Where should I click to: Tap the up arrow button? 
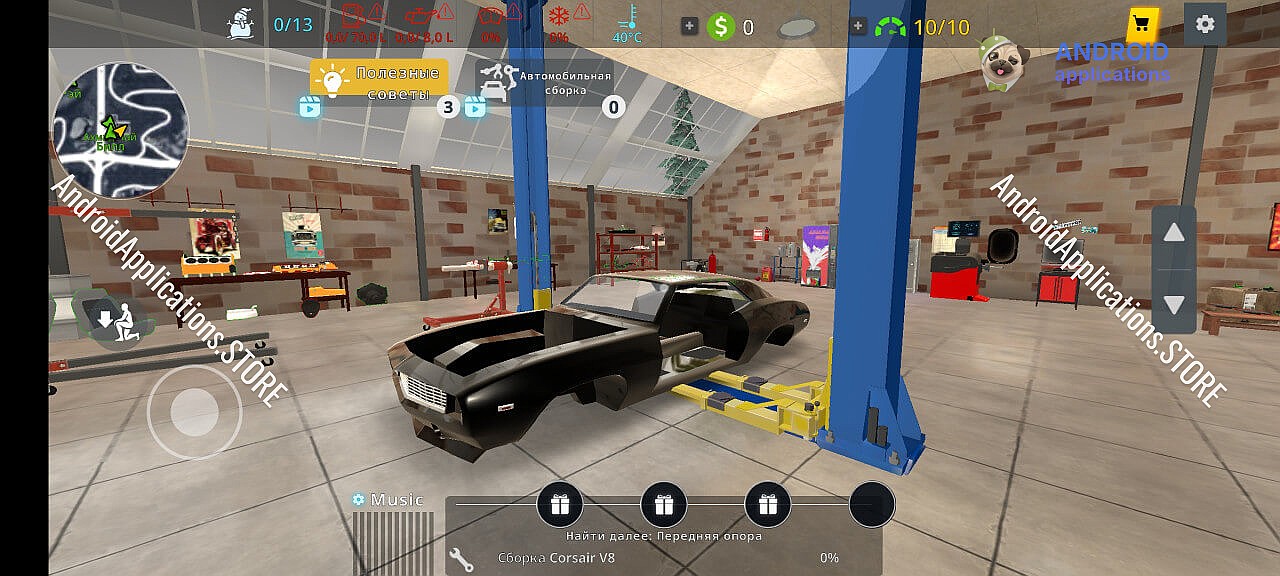coord(1174,234)
